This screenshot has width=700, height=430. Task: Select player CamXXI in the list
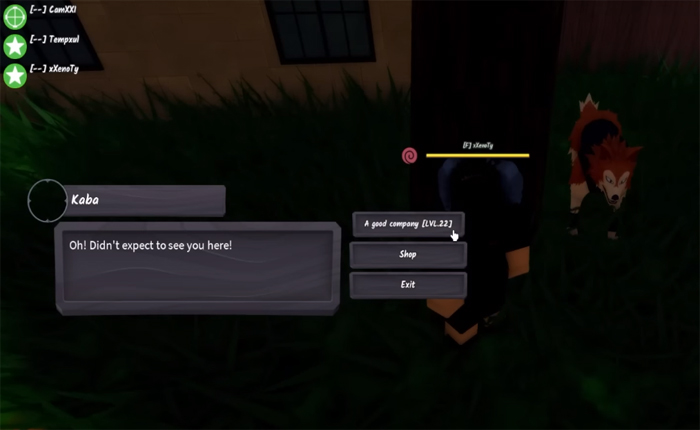coord(54,10)
